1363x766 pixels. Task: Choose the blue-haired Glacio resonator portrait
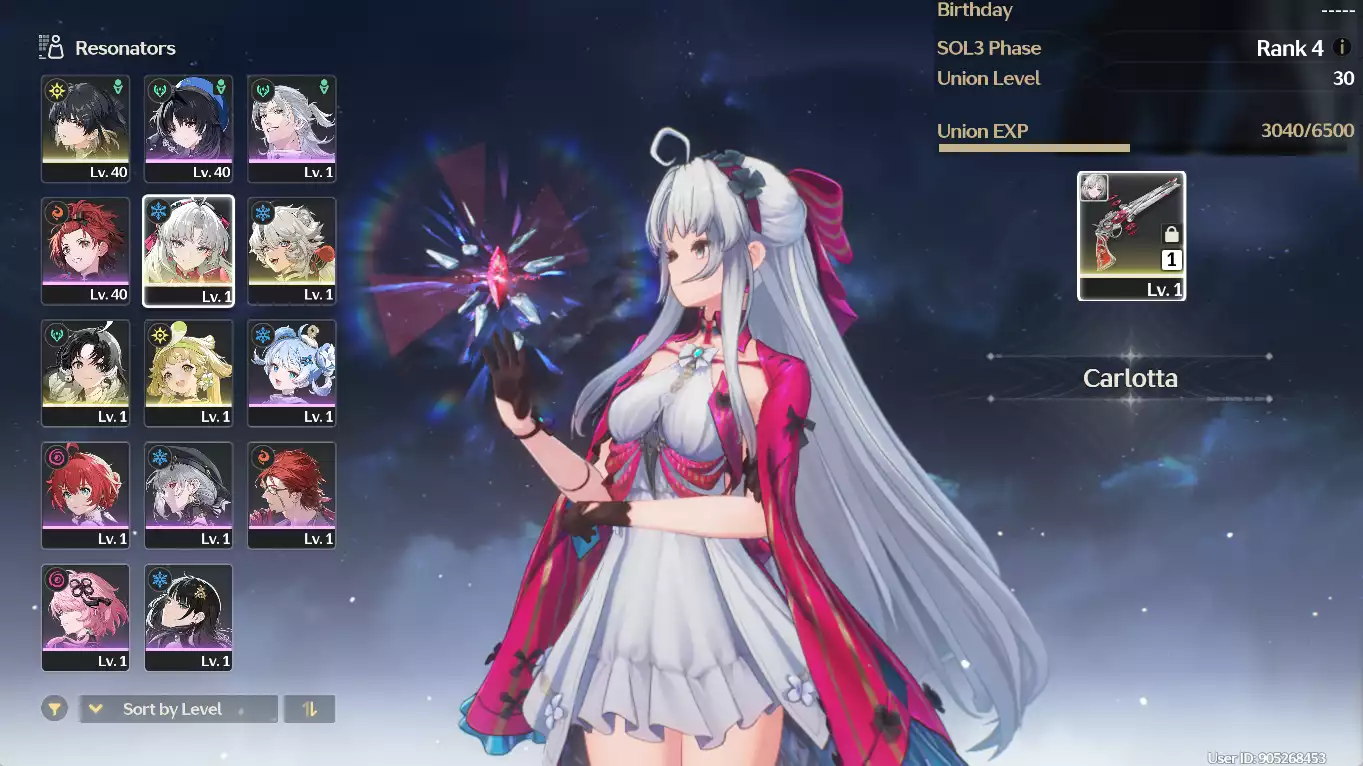click(x=291, y=372)
